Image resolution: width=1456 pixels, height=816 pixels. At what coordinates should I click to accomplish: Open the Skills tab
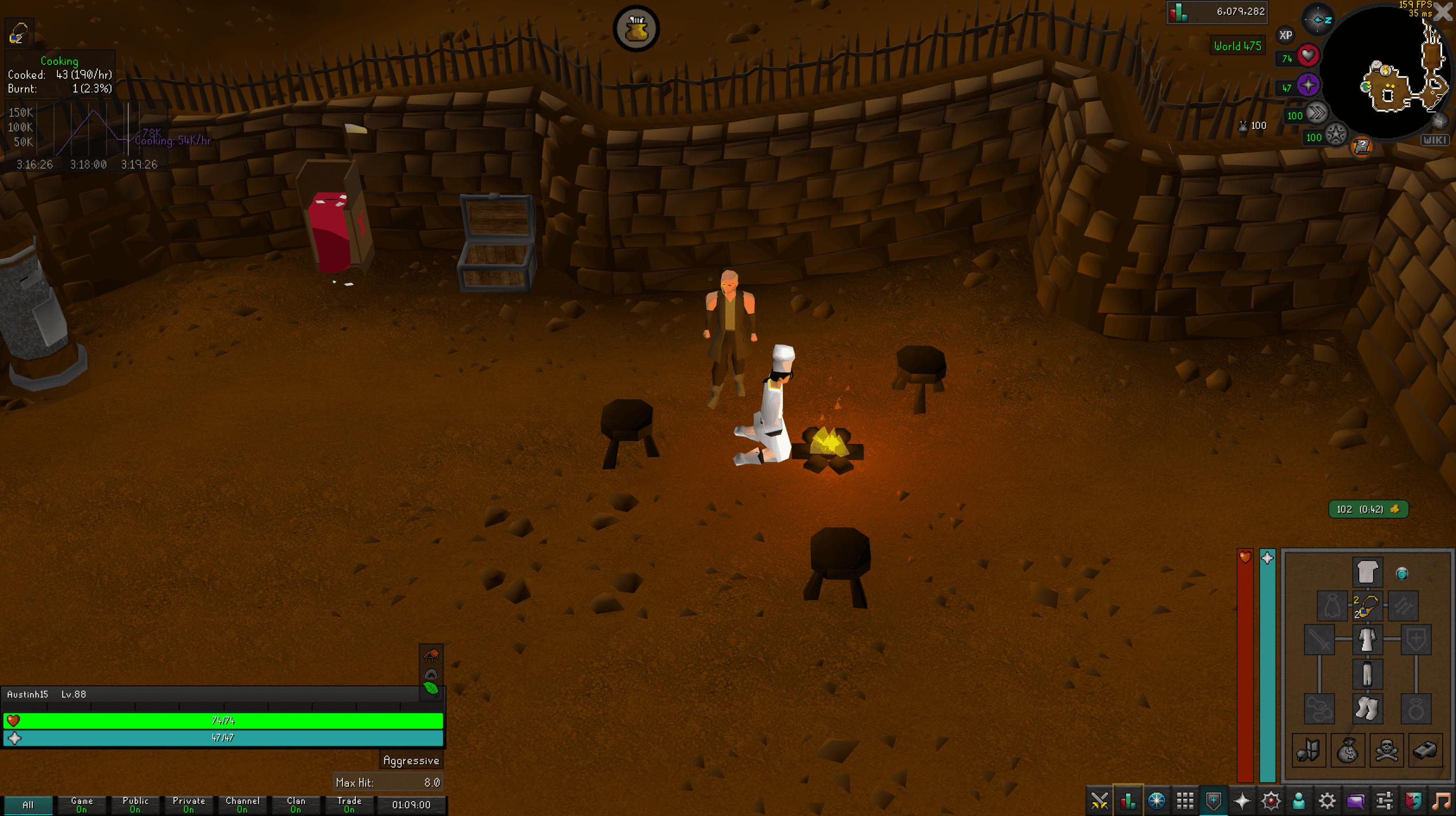[x=1128, y=800]
